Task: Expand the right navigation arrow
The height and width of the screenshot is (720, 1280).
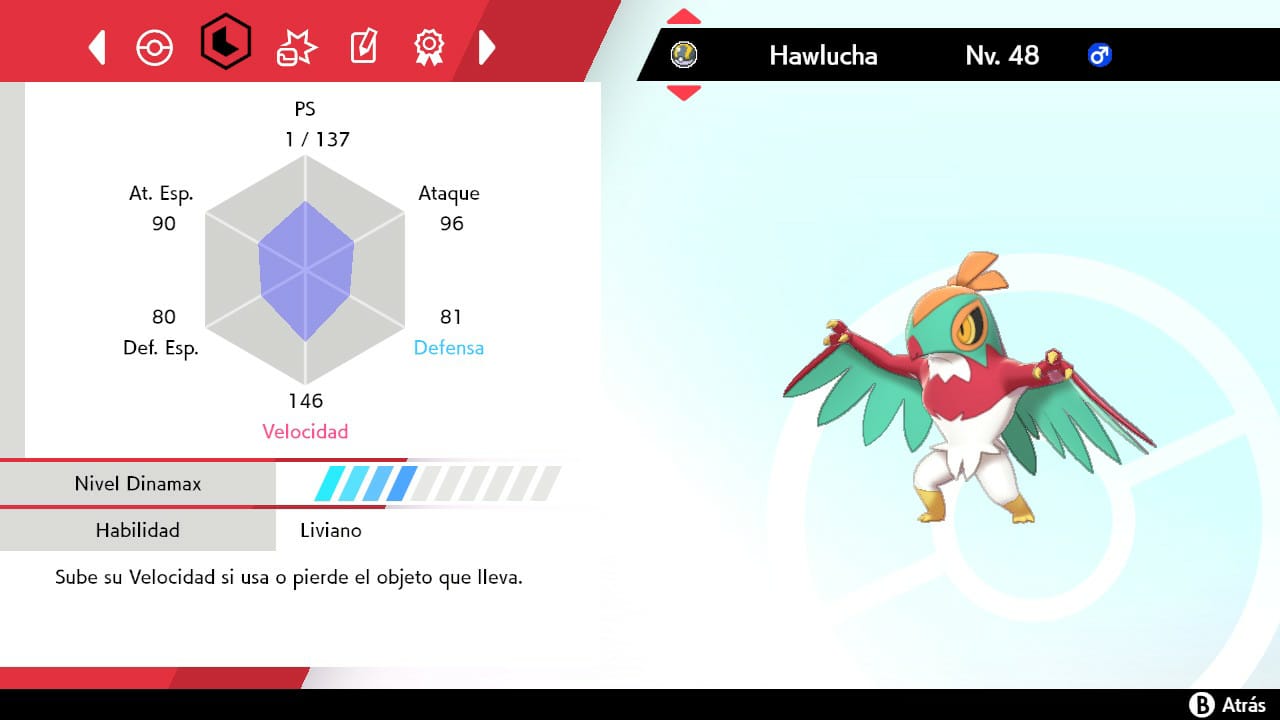Action: pos(487,46)
